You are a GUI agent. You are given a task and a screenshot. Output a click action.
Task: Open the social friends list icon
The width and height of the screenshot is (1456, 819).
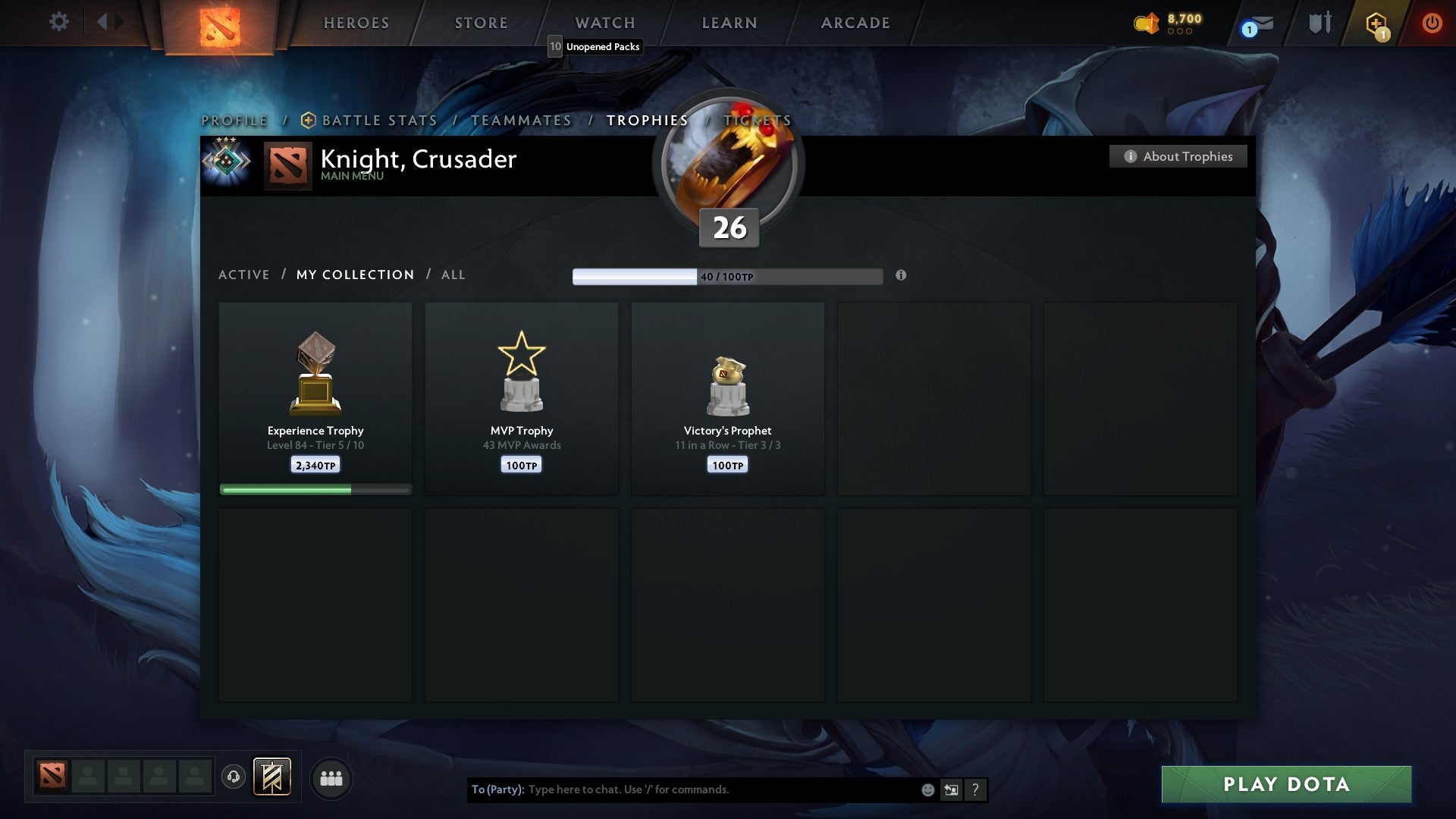331,778
